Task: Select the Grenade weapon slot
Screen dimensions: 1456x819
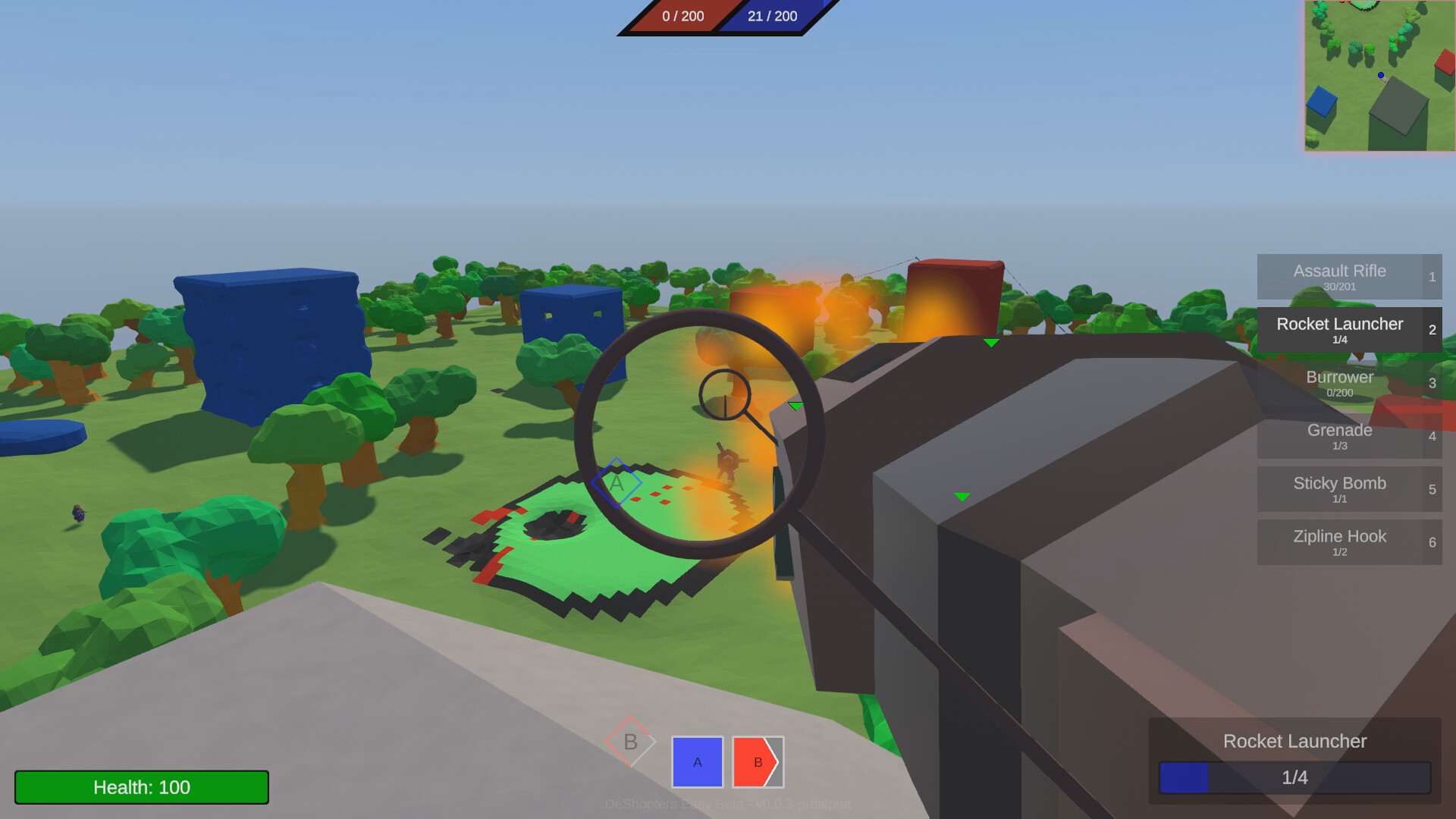Action: click(x=1348, y=436)
